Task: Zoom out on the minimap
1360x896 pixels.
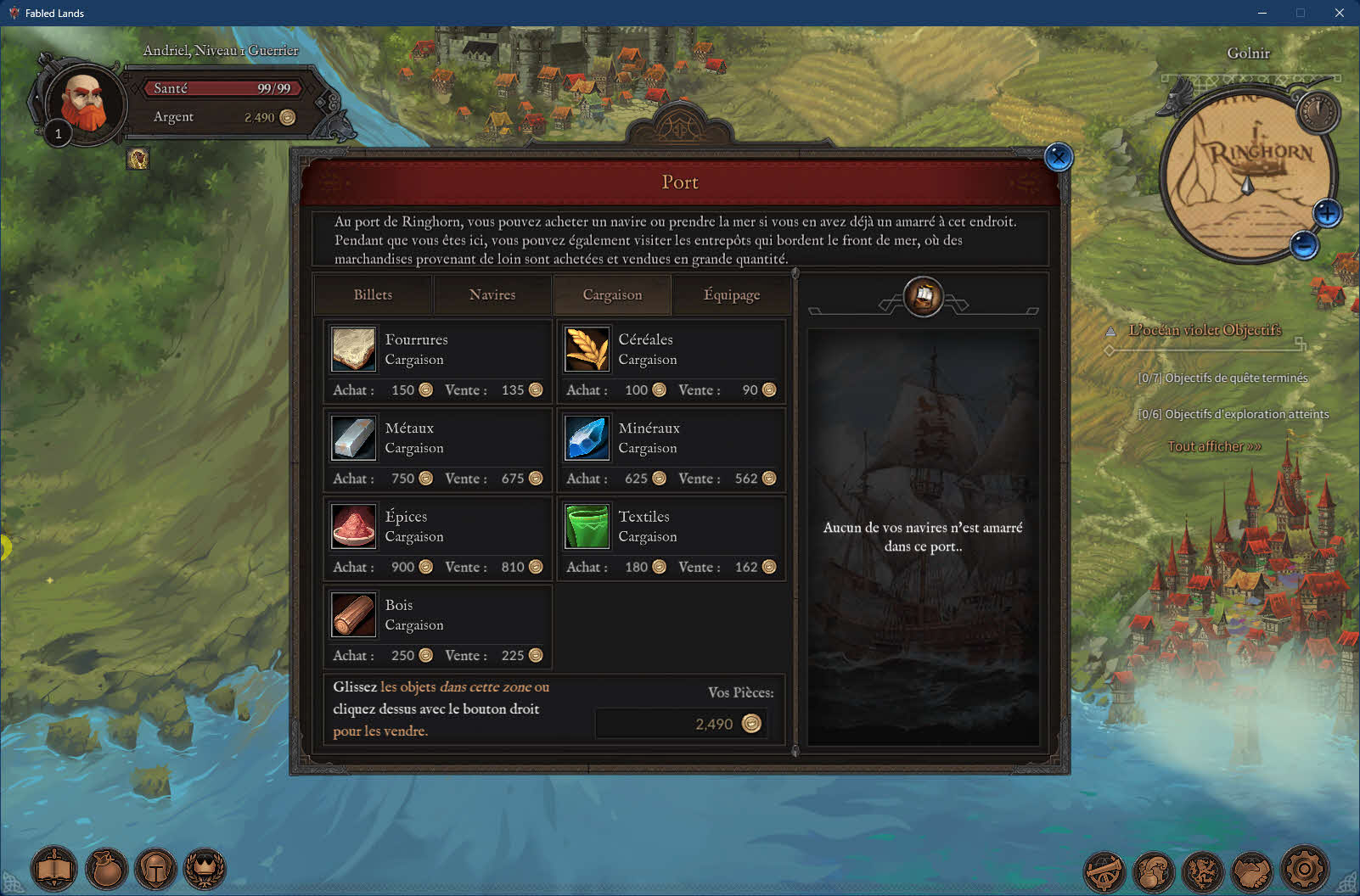Action: [x=1304, y=245]
